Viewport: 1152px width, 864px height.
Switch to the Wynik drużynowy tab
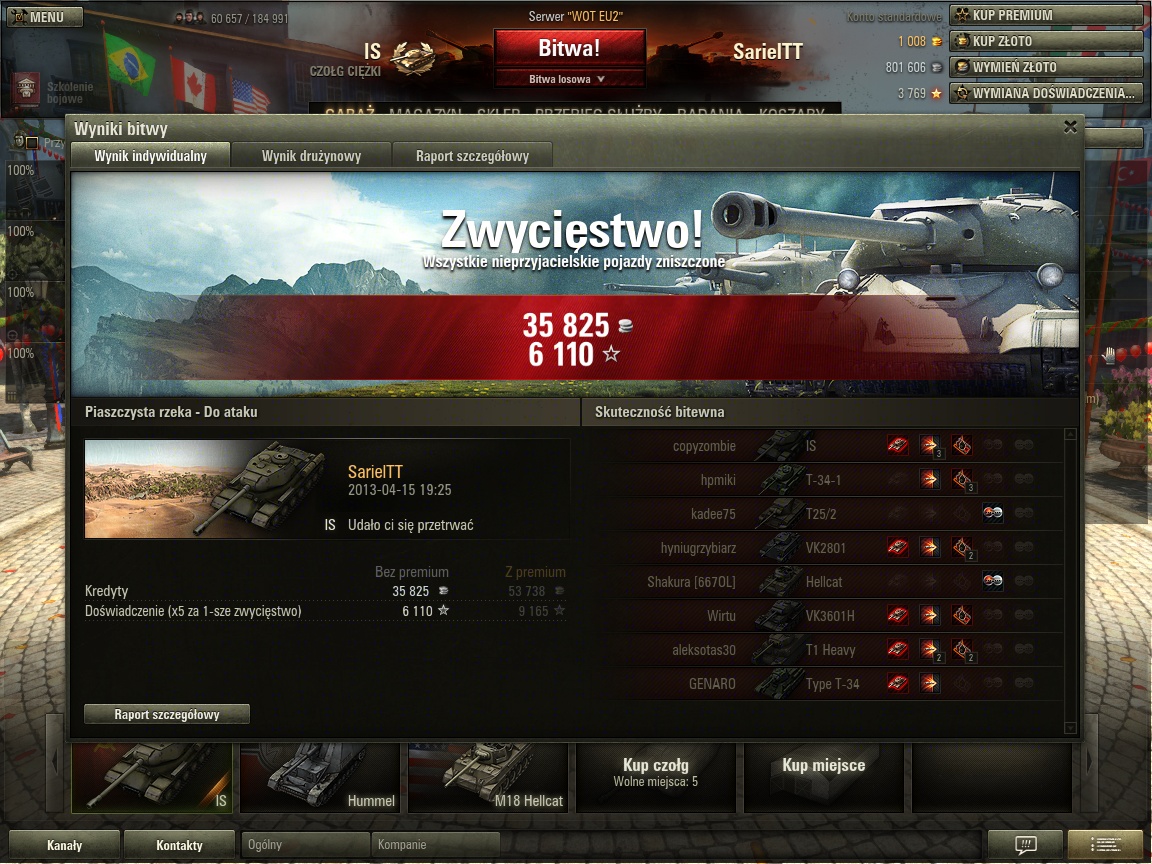311,155
